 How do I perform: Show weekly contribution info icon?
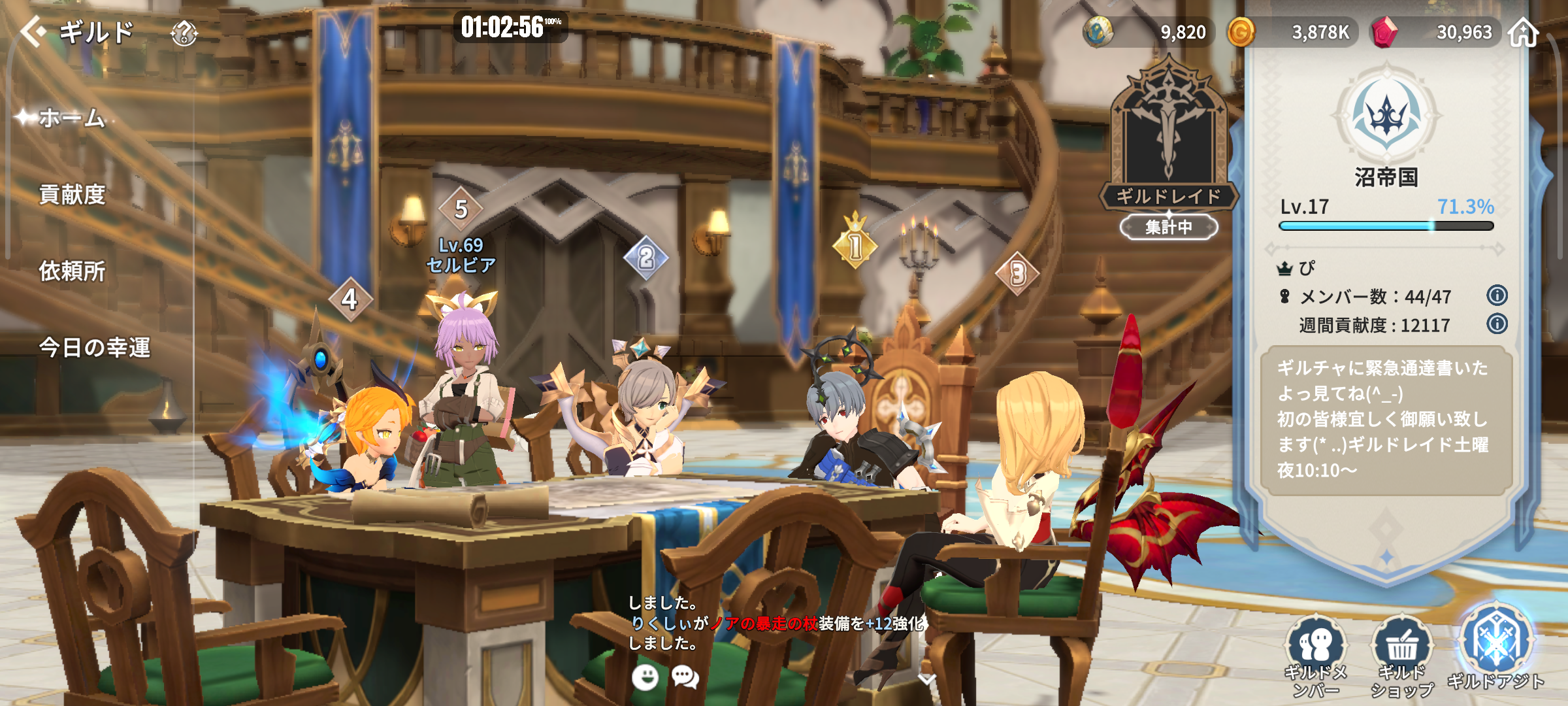pos(1497,324)
